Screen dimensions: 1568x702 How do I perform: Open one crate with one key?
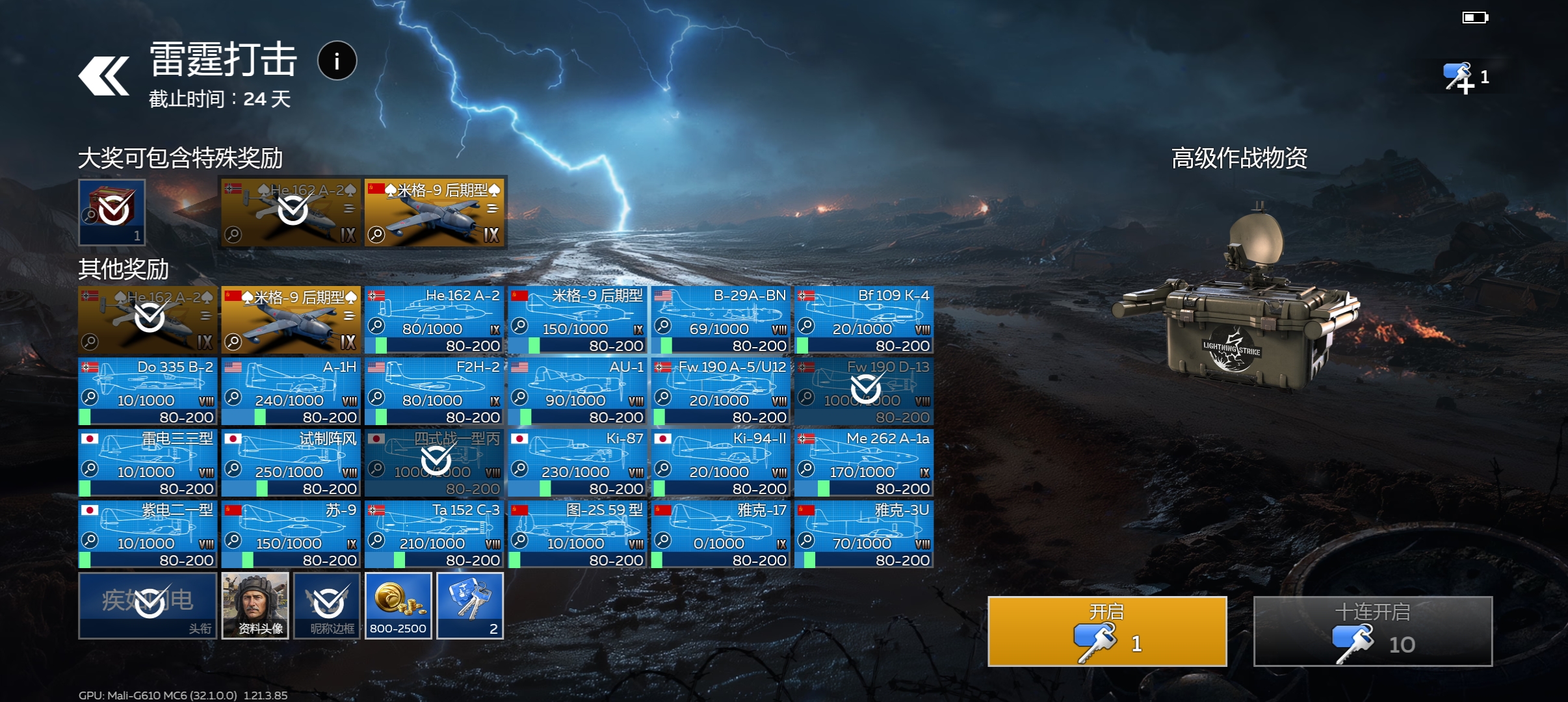pyautogui.click(x=1106, y=630)
